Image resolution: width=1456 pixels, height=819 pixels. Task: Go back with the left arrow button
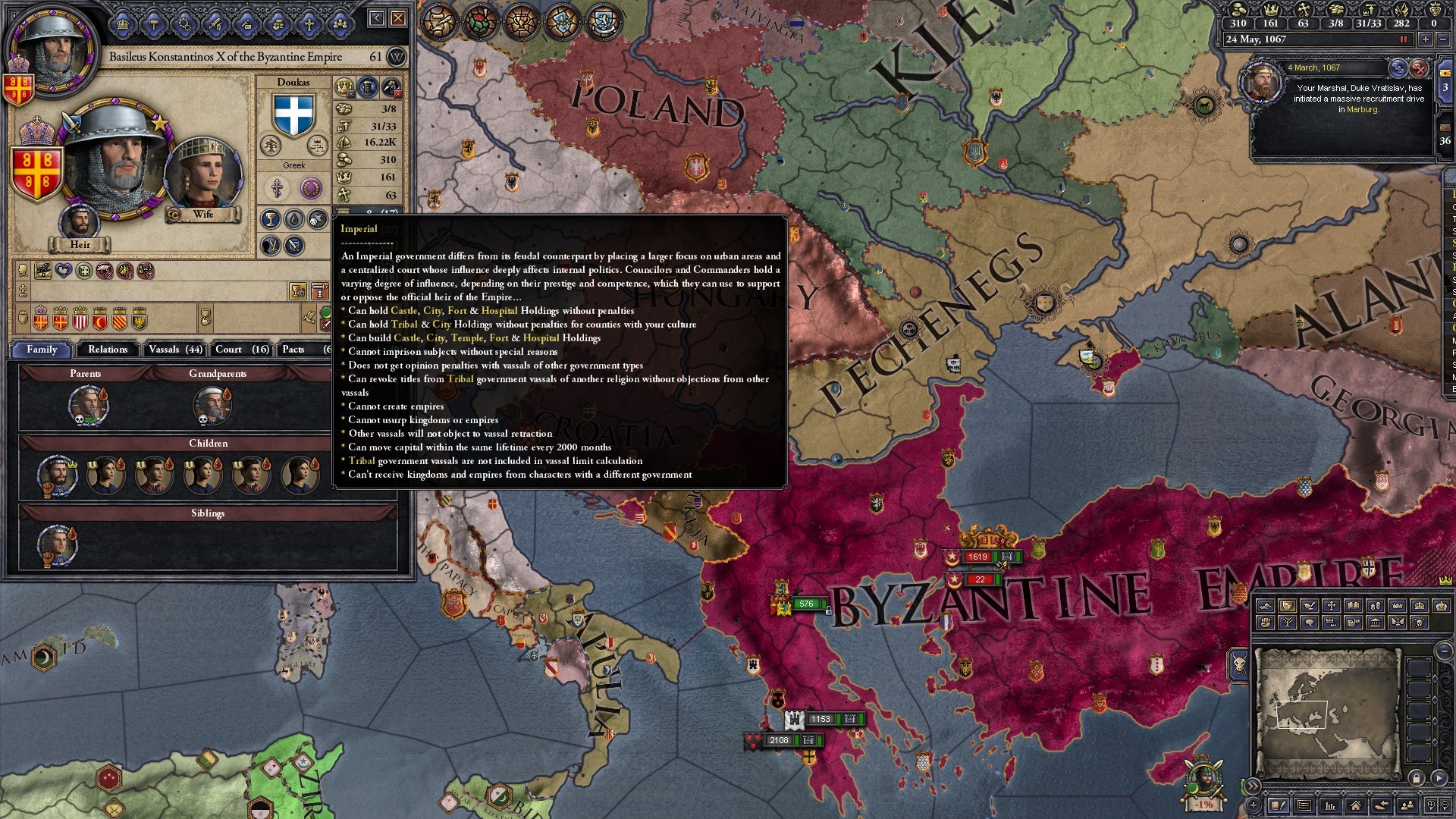[377, 18]
